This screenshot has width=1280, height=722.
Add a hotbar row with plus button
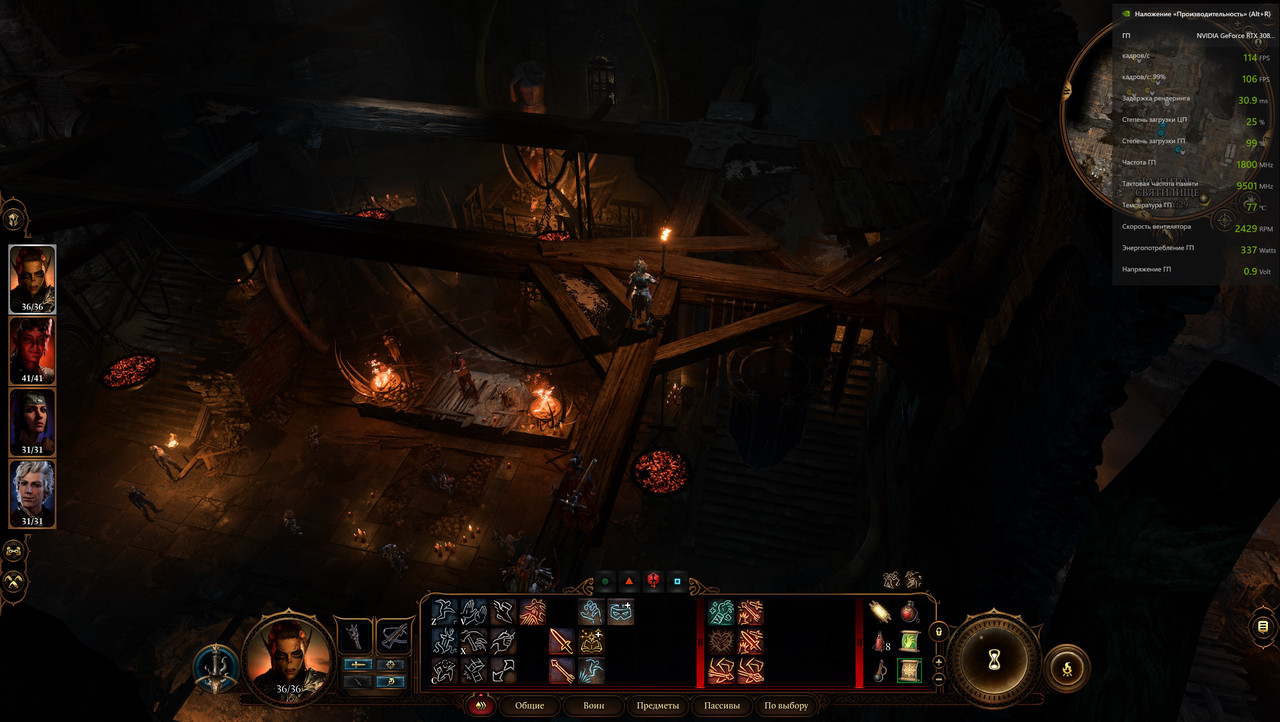[x=938, y=662]
